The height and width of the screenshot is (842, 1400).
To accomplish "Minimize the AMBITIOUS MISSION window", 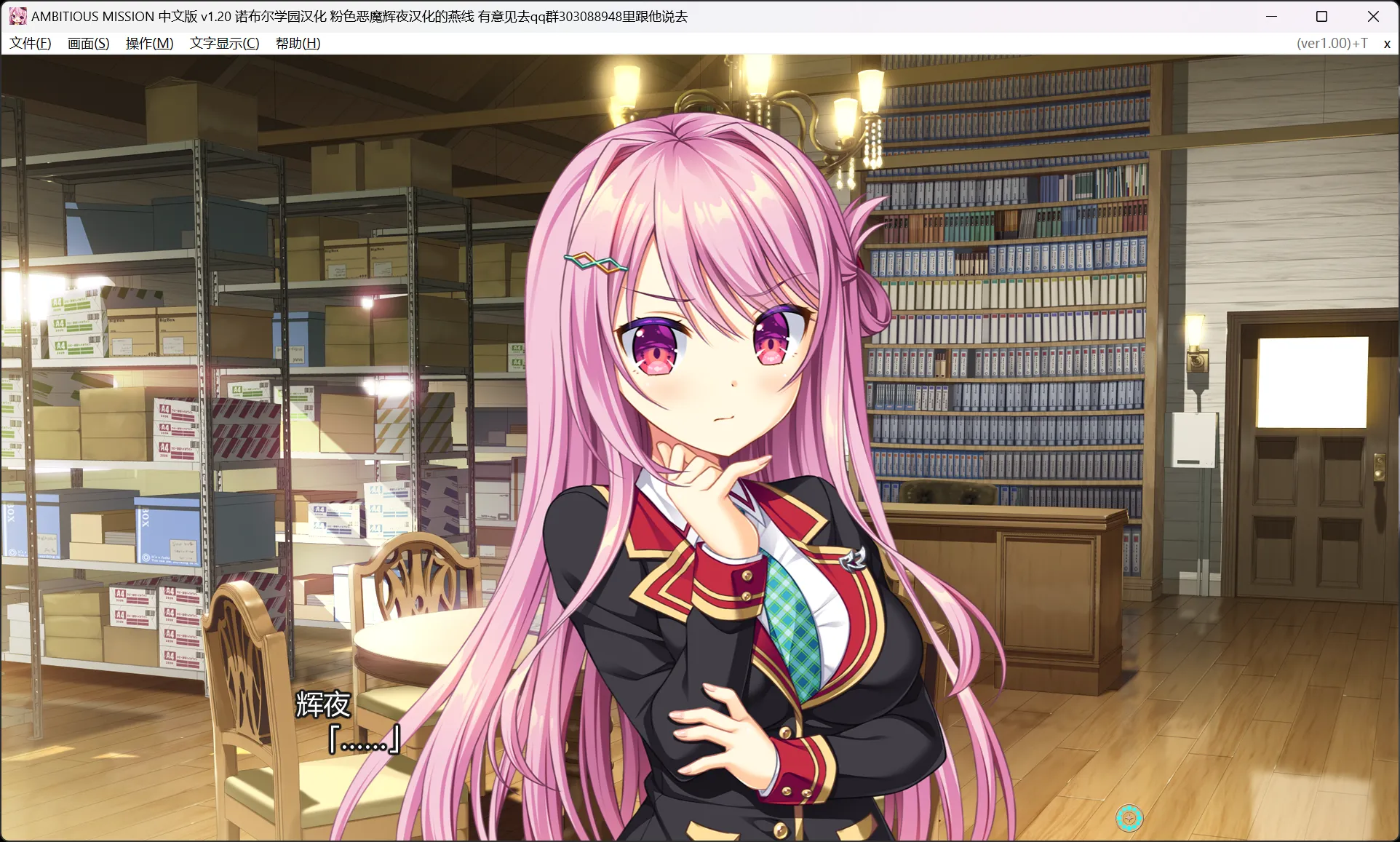I will [1270, 15].
